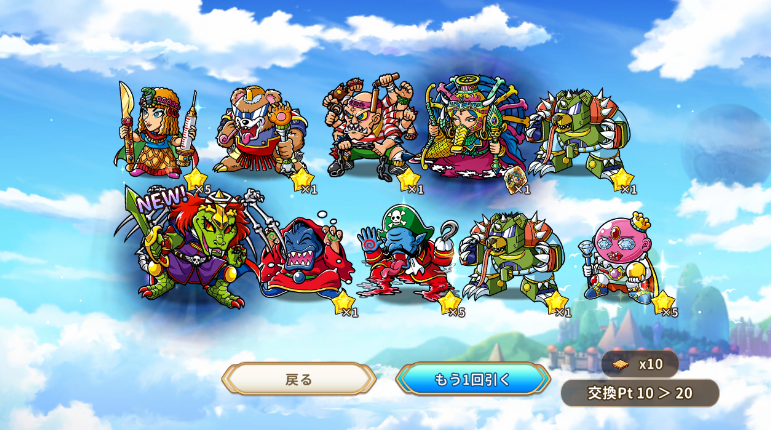Select the pink-headed character with gem glasses
The width and height of the screenshot is (771, 430).
622,258
